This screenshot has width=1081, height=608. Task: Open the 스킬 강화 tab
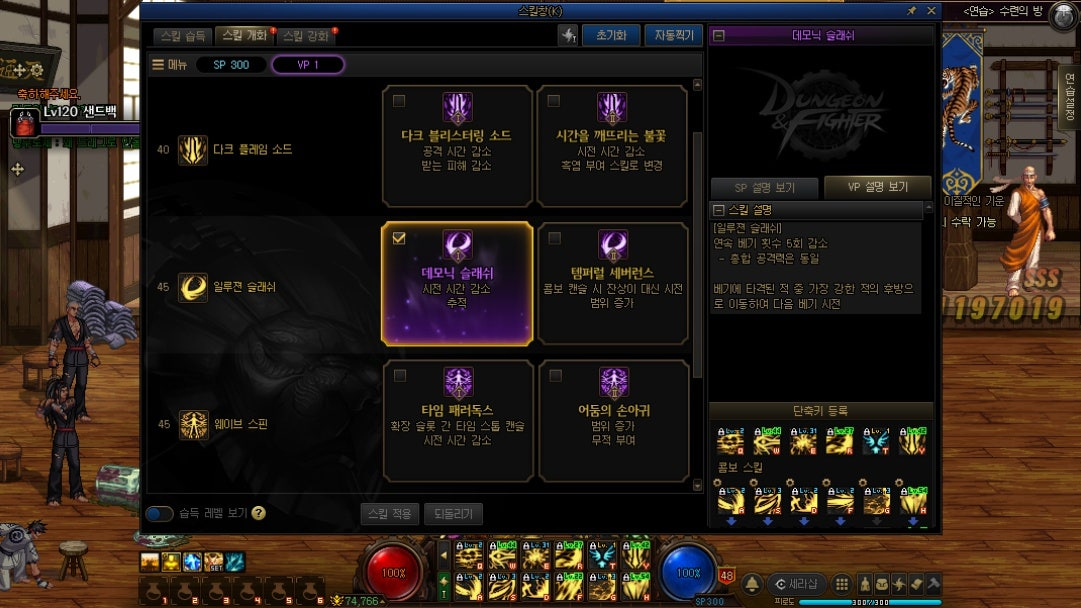pyautogui.click(x=304, y=35)
